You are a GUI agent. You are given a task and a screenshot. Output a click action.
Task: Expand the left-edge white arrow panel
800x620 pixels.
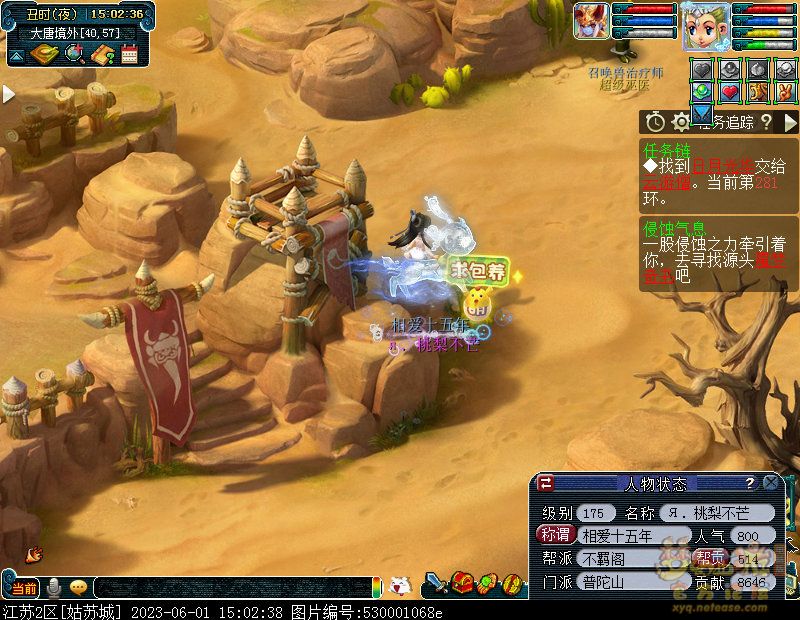tap(8, 94)
